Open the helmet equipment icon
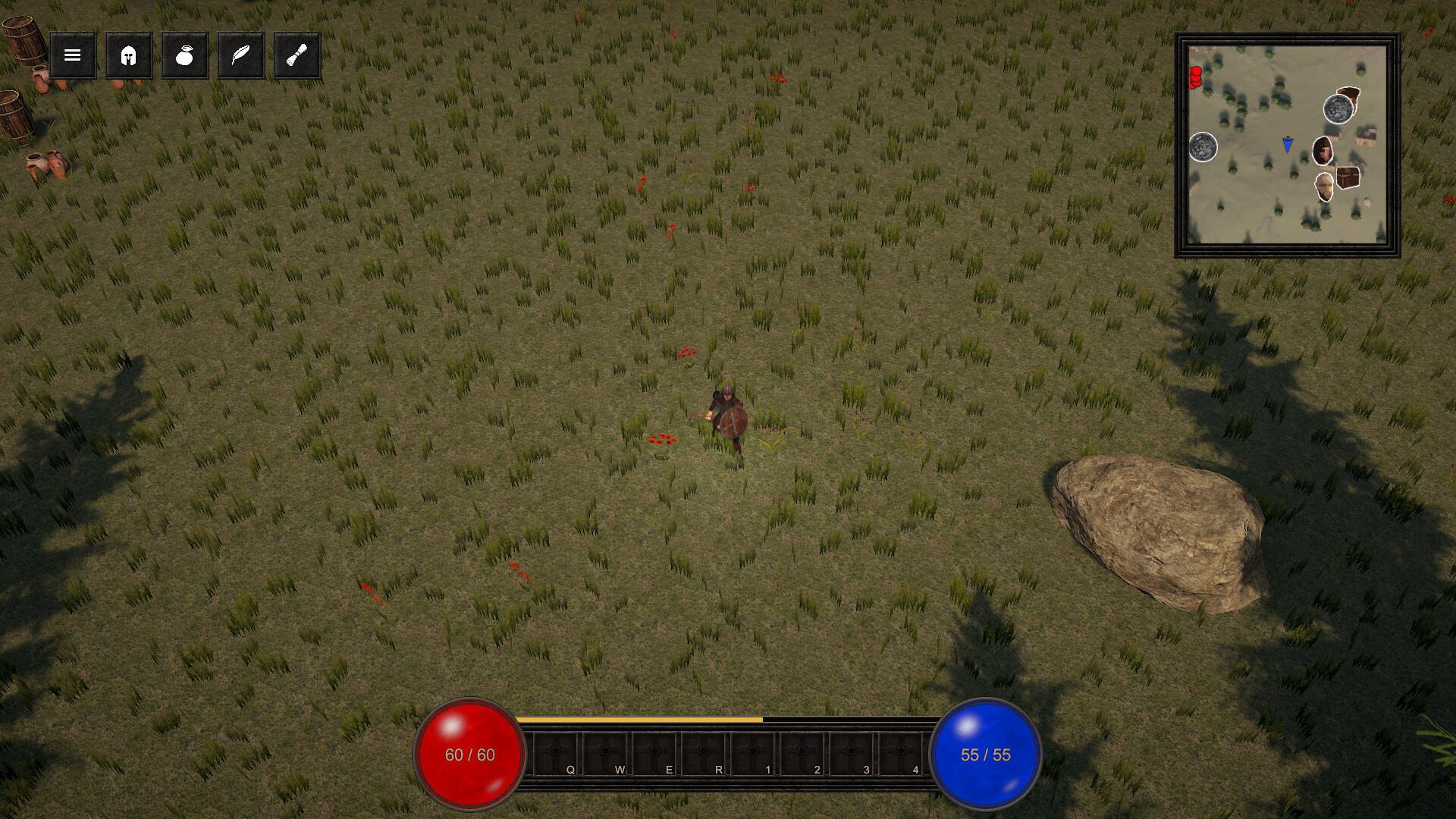The height and width of the screenshot is (819, 1456). click(x=128, y=55)
